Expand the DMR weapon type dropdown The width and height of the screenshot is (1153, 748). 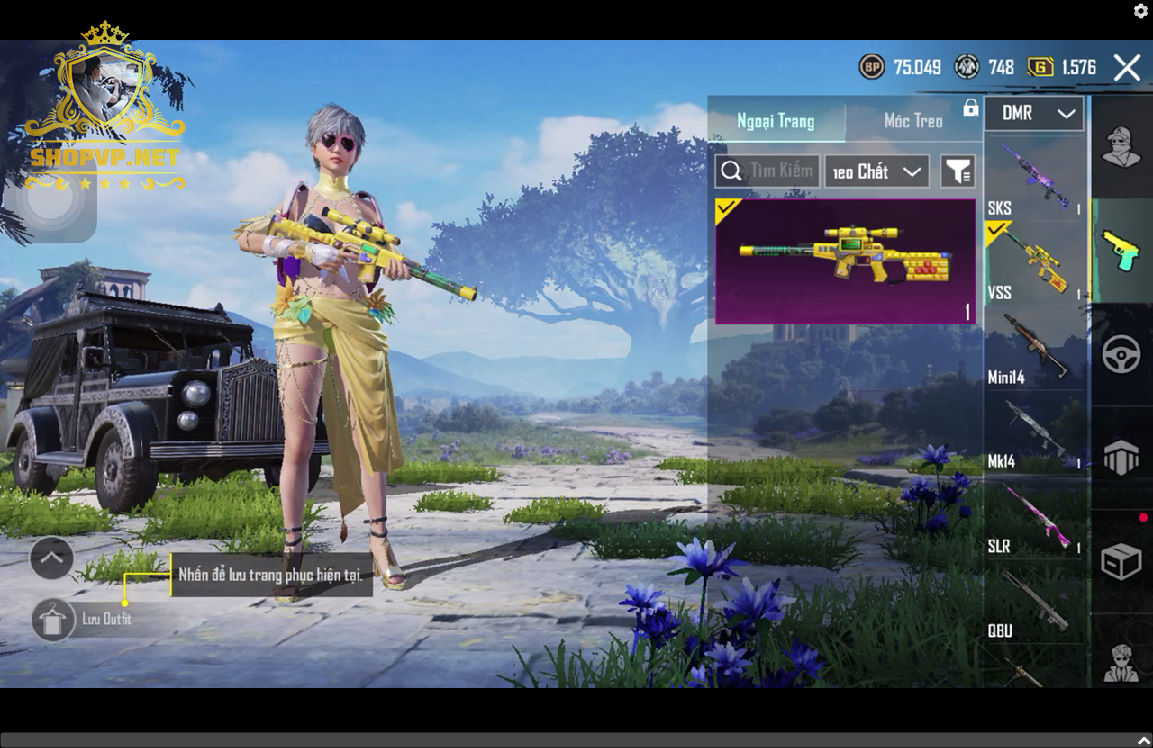1034,113
